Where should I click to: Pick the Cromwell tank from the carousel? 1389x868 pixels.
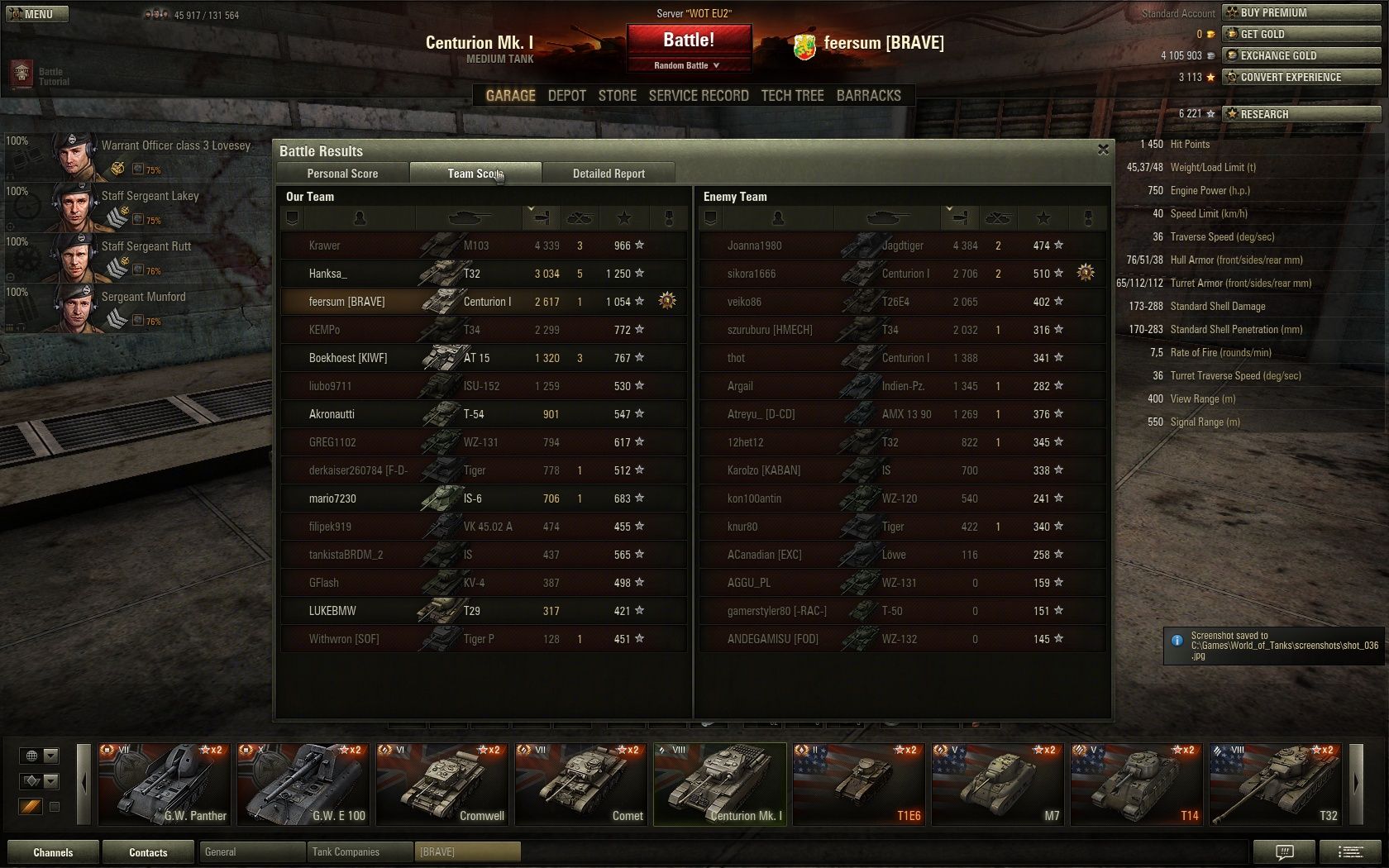click(x=442, y=784)
